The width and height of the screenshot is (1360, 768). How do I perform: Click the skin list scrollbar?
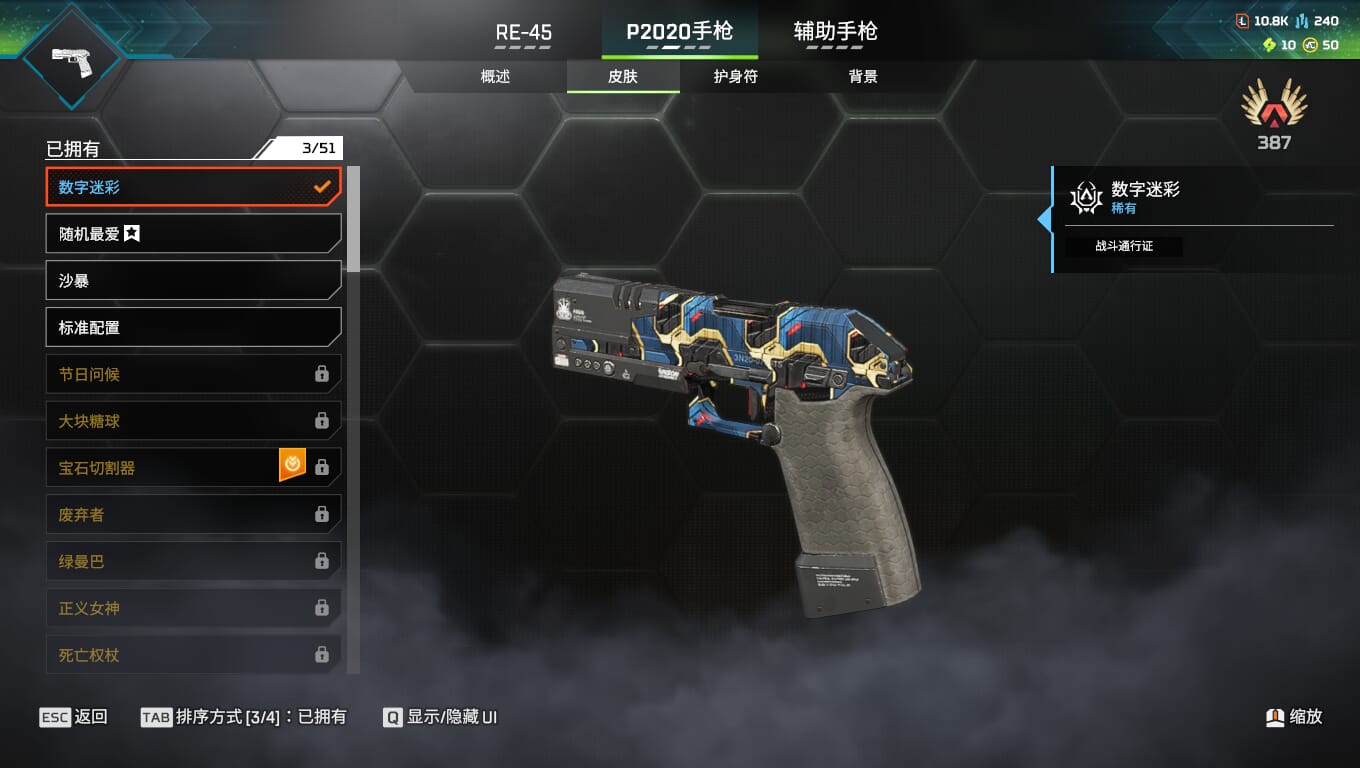pyautogui.click(x=353, y=220)
